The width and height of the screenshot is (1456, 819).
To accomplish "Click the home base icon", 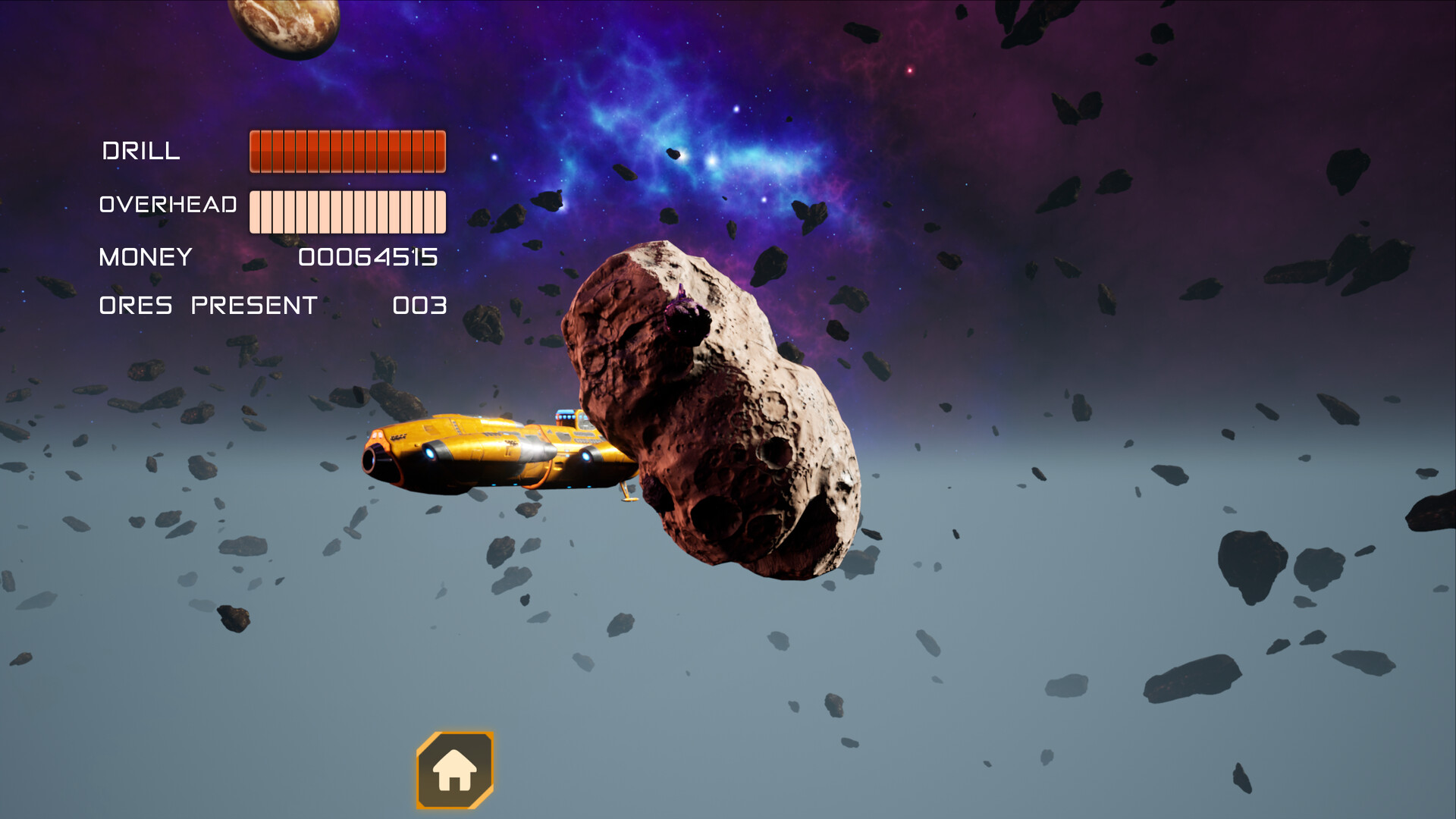I will [456, 772].
